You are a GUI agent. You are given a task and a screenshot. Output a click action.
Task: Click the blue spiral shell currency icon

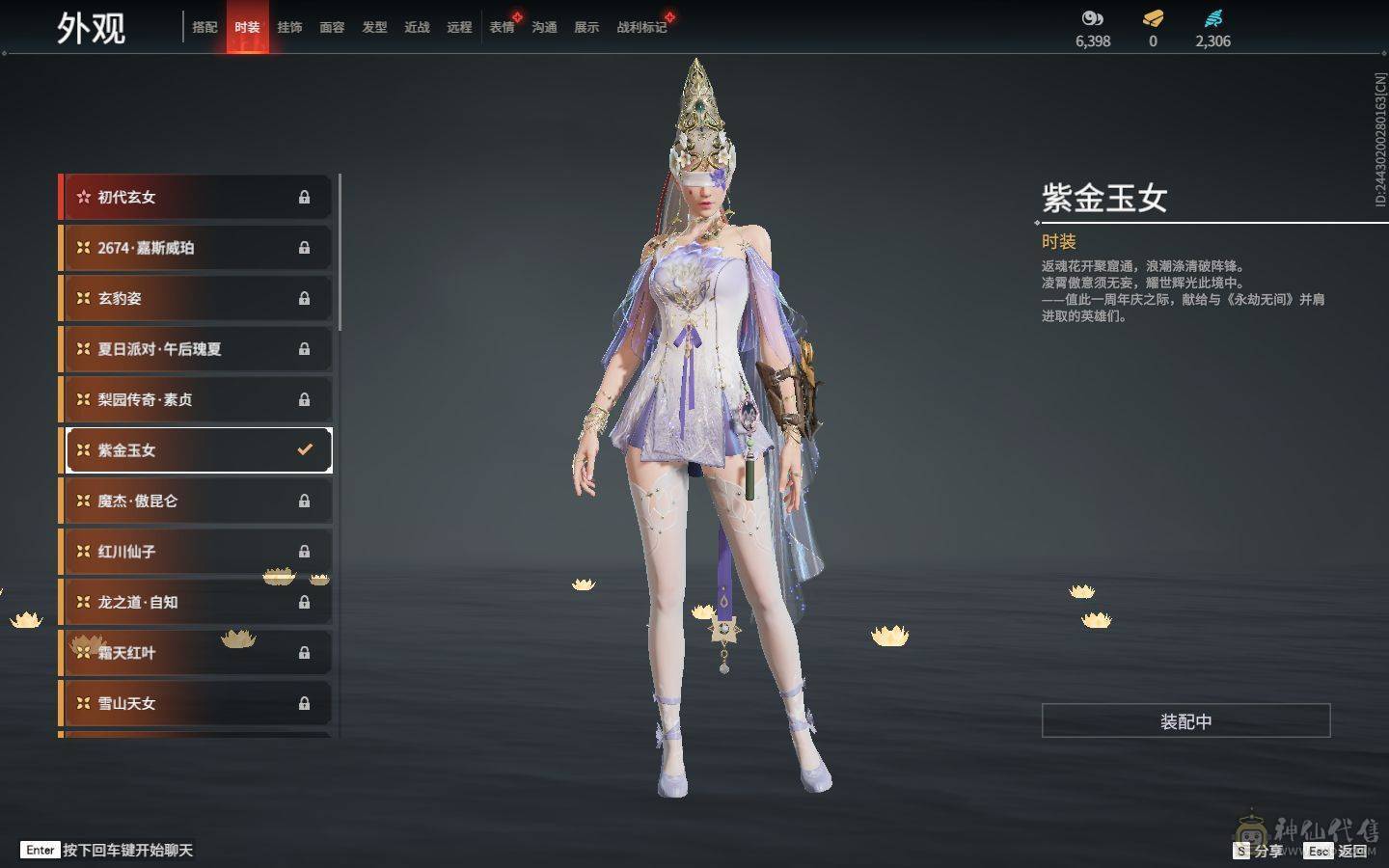tap(1213, 16)
